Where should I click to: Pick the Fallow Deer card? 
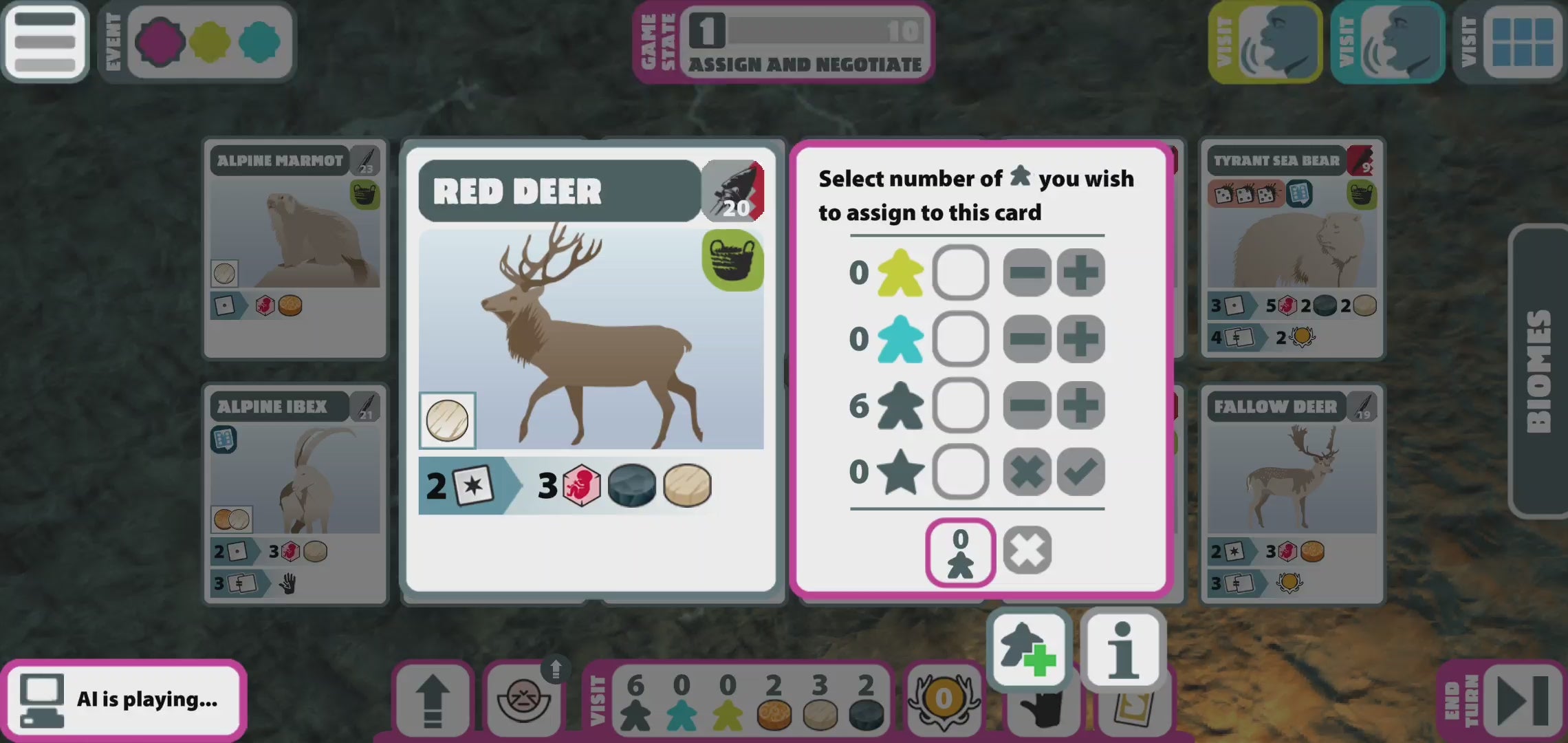point(1293,494)
